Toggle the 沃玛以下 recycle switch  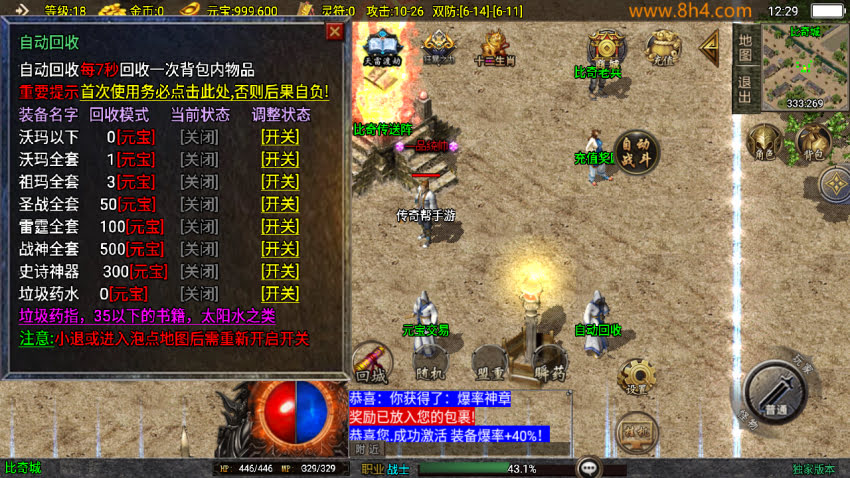[280, 137]
